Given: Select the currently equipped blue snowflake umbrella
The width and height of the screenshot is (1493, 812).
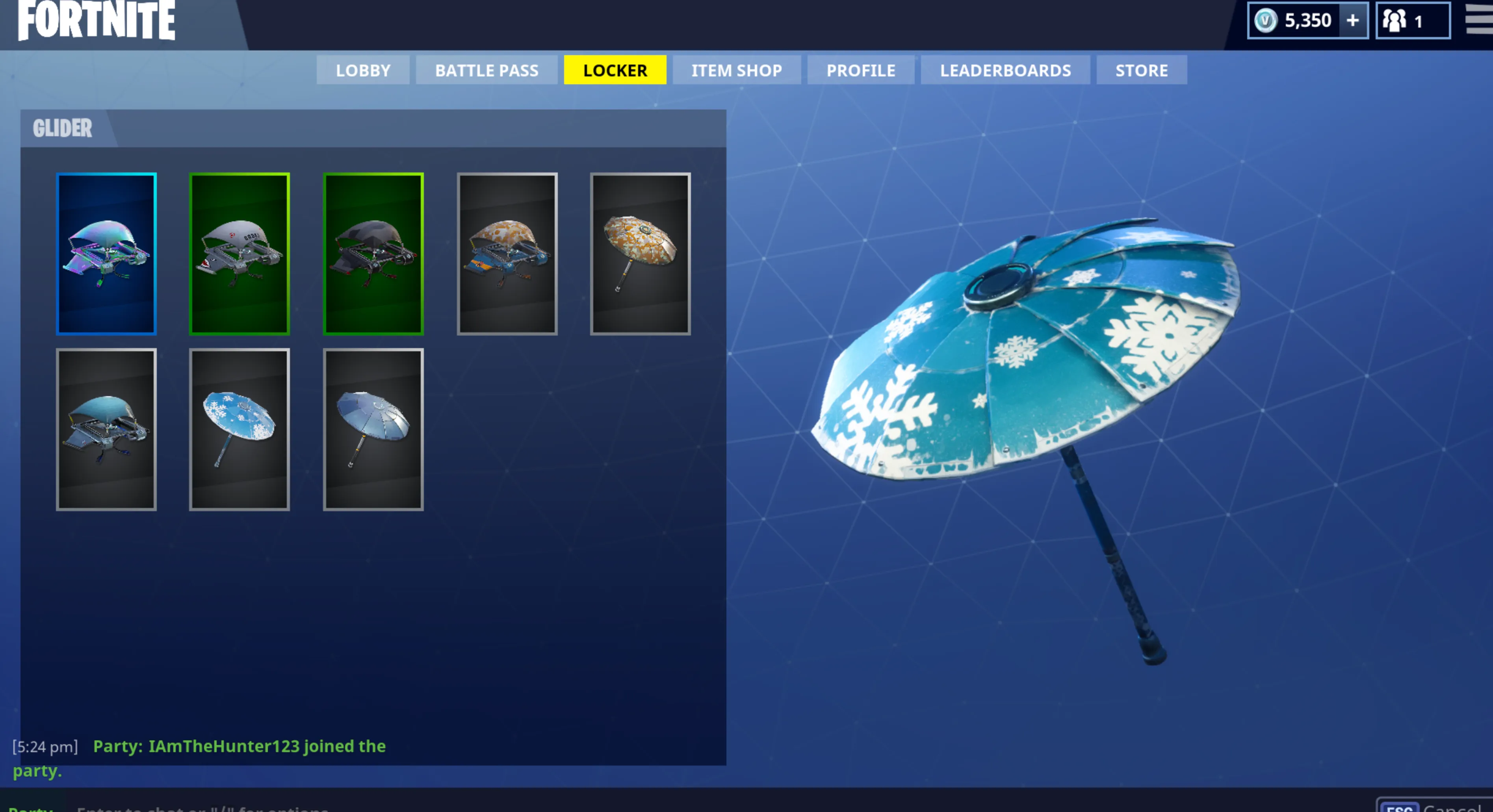Looking at the screenshot, I should 240,428.
